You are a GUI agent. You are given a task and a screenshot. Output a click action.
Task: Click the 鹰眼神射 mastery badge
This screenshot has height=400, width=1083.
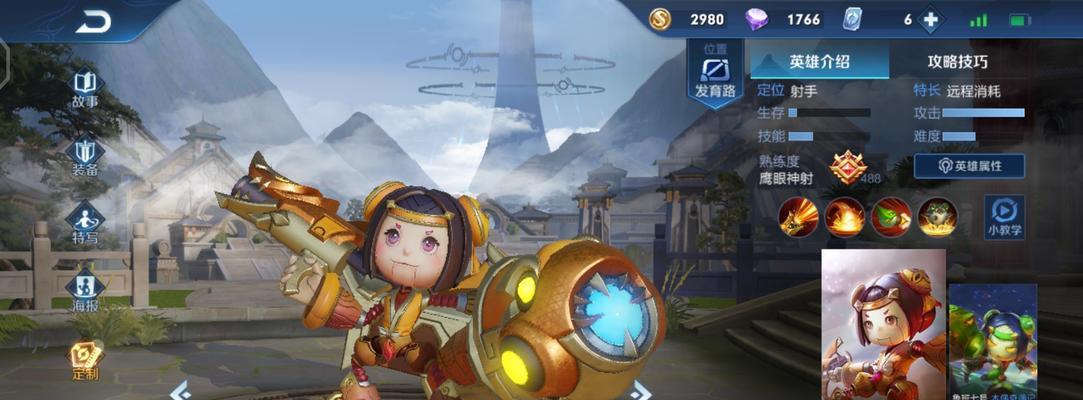[x=847, y=167]
